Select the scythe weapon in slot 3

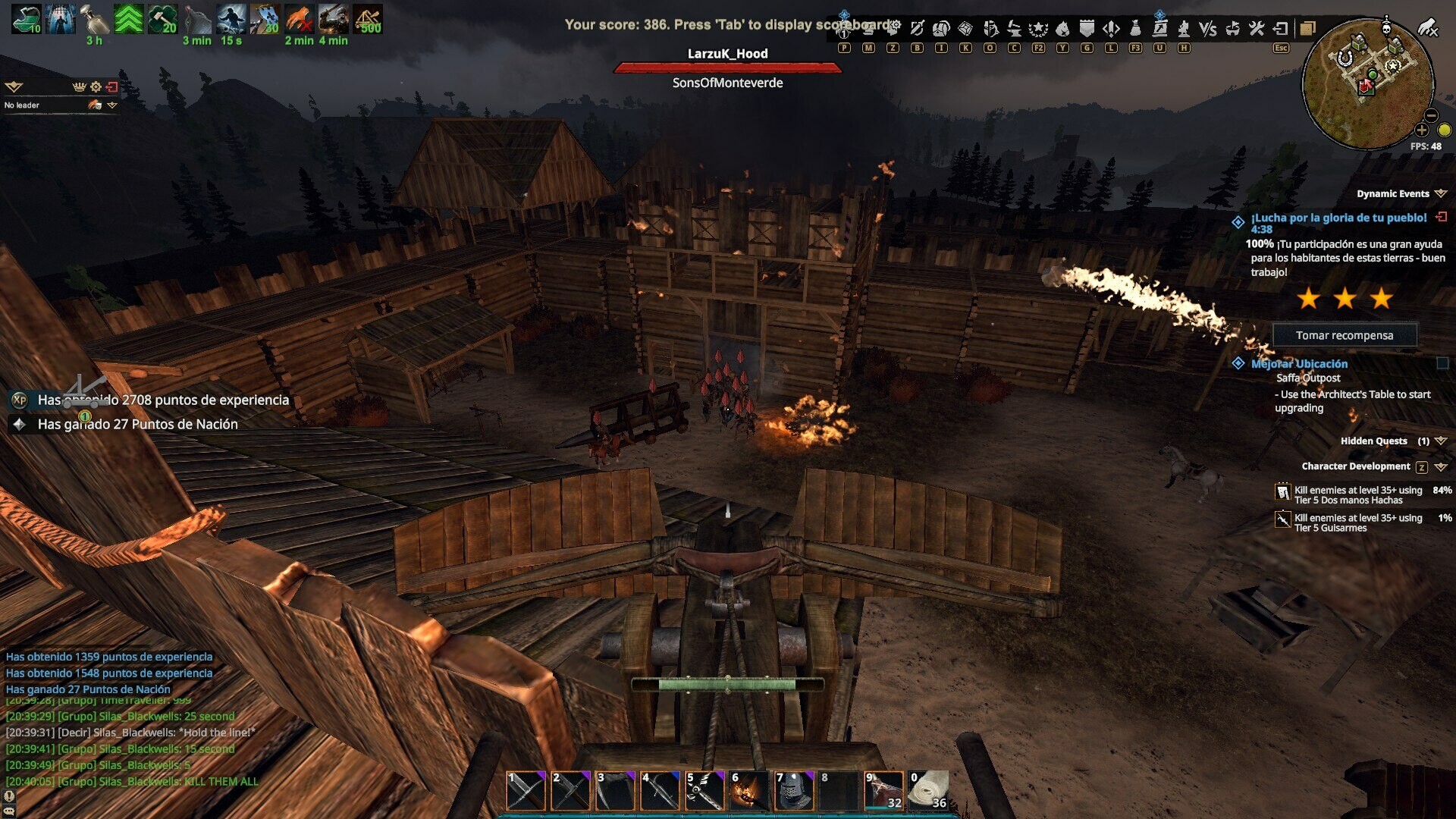615,792
